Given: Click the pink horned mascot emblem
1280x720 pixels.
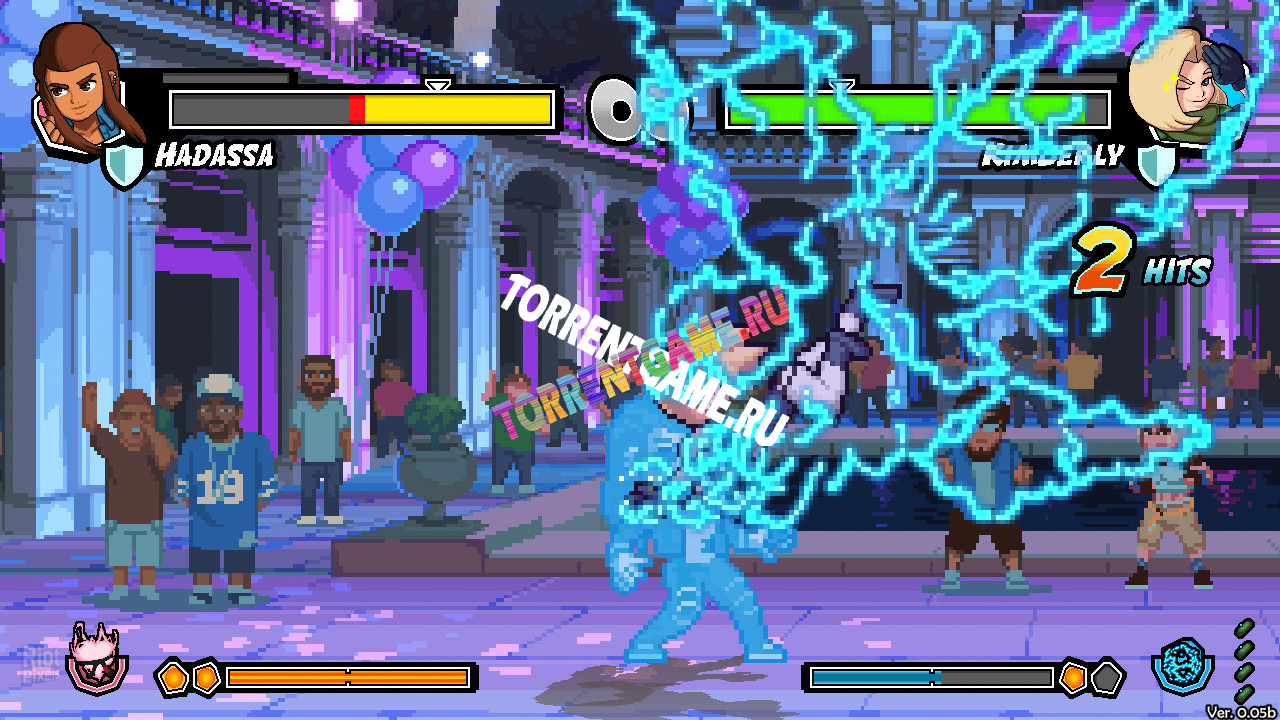Looking at the screenshot, I should pyautogui.click(x=97, y=659).
